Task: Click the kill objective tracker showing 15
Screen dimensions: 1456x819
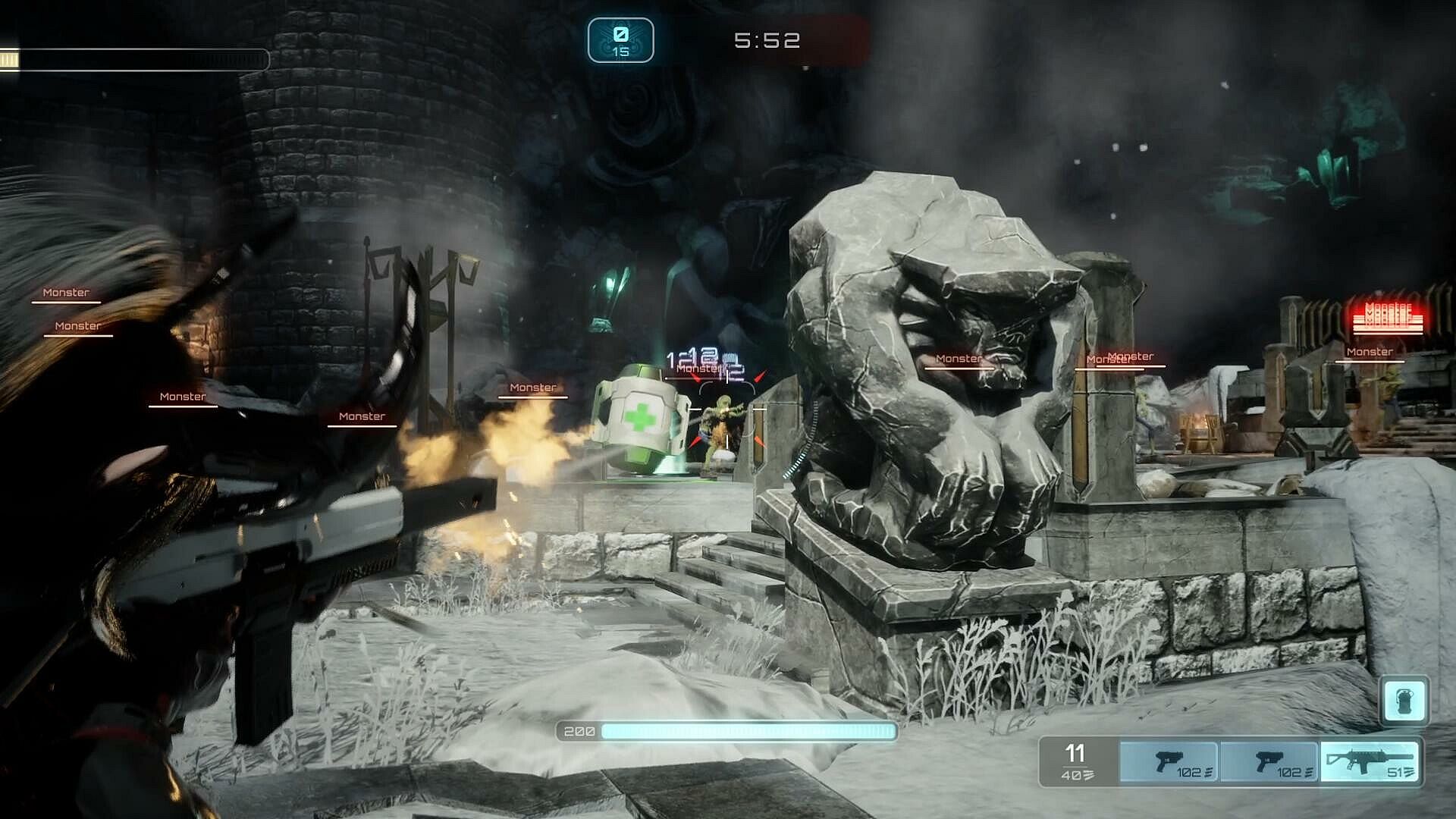Action: pyautogui.click(x=620, y=40)
